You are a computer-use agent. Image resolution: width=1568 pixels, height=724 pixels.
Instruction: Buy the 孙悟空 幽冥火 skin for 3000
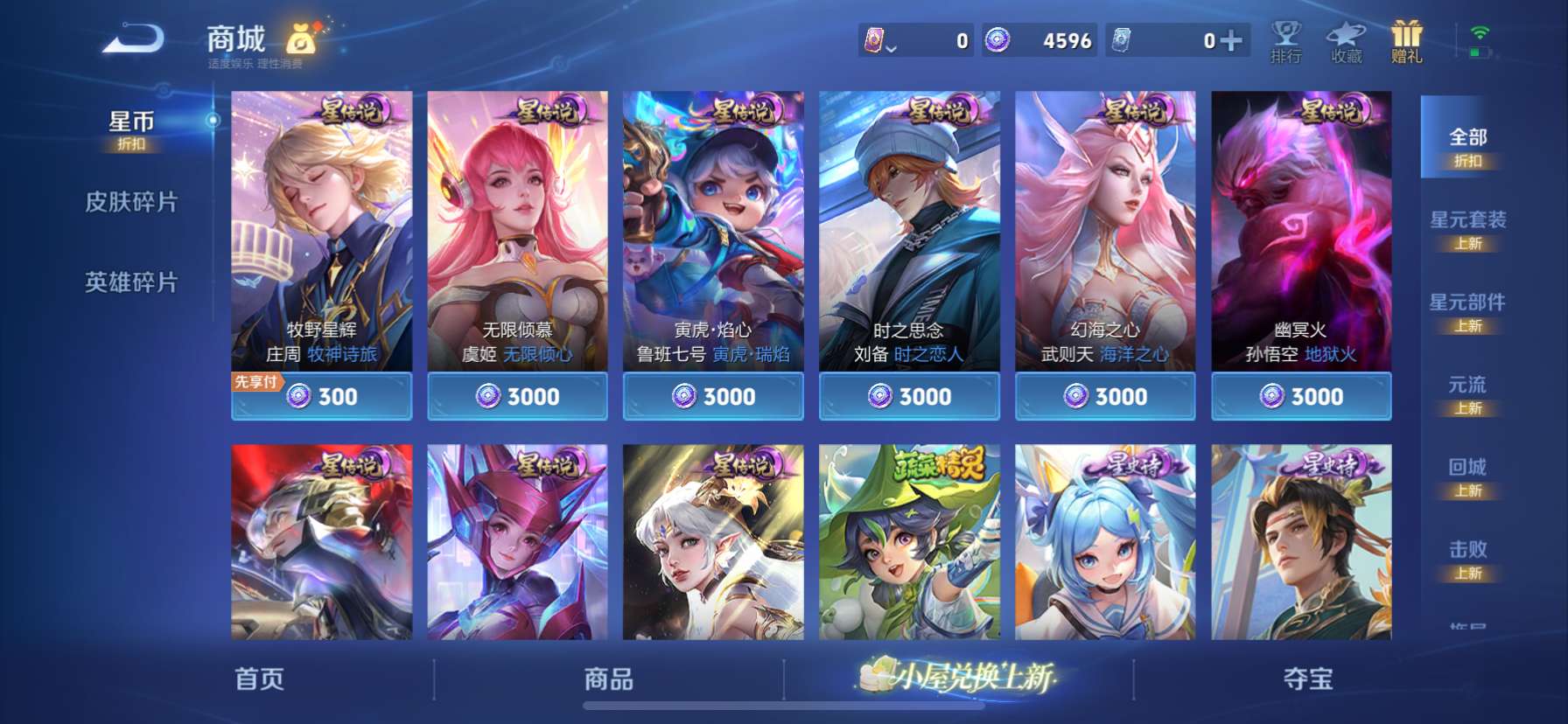coord(1301,396)
